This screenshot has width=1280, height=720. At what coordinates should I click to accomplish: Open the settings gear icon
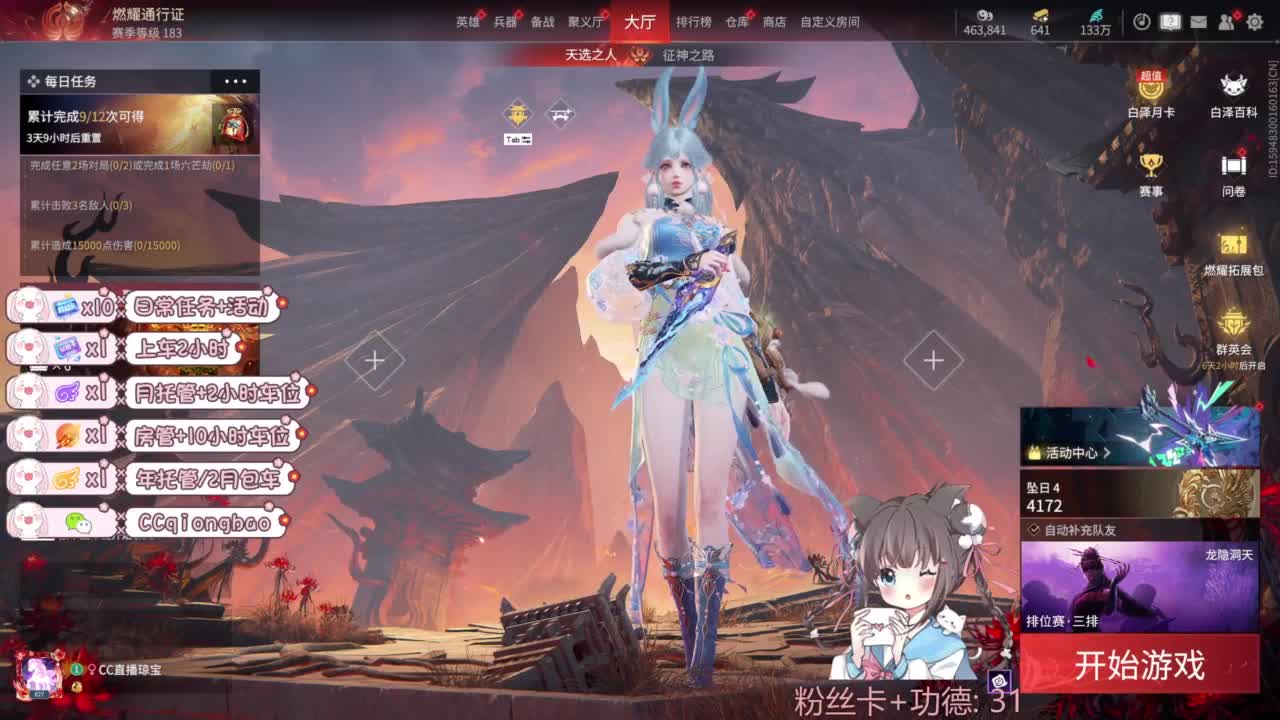[x=1253, y=20]
